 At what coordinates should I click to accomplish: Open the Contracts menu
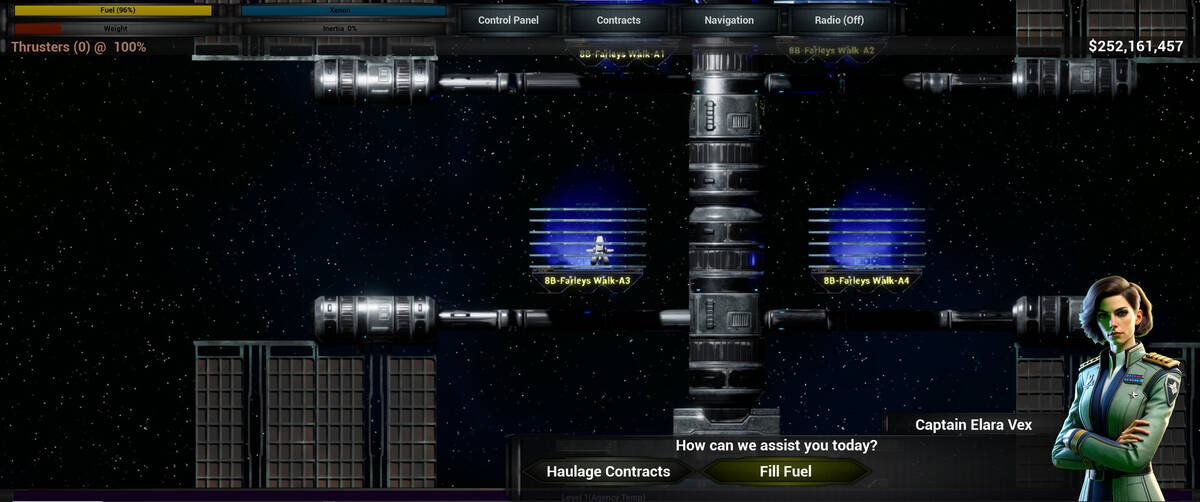[x=618, y=20]
